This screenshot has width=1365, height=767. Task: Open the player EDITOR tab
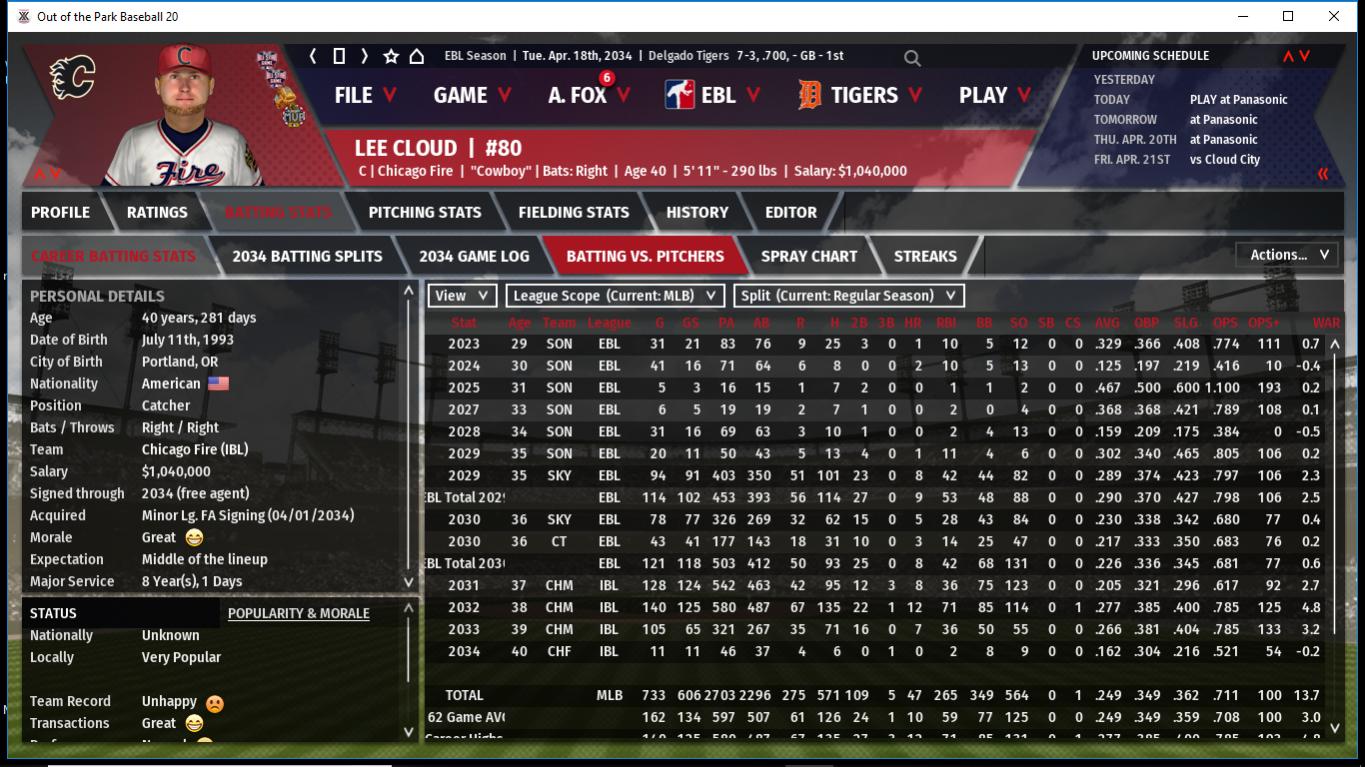click(791, 212)
